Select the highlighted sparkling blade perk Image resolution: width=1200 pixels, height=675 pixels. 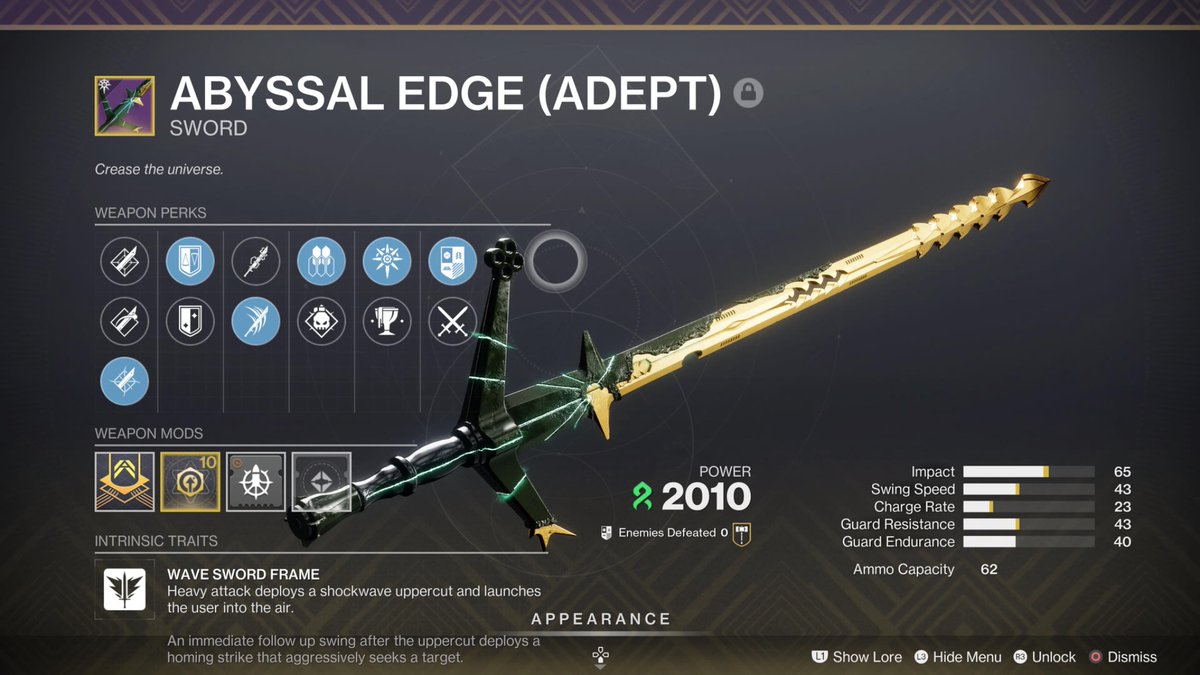coord(125,381)
